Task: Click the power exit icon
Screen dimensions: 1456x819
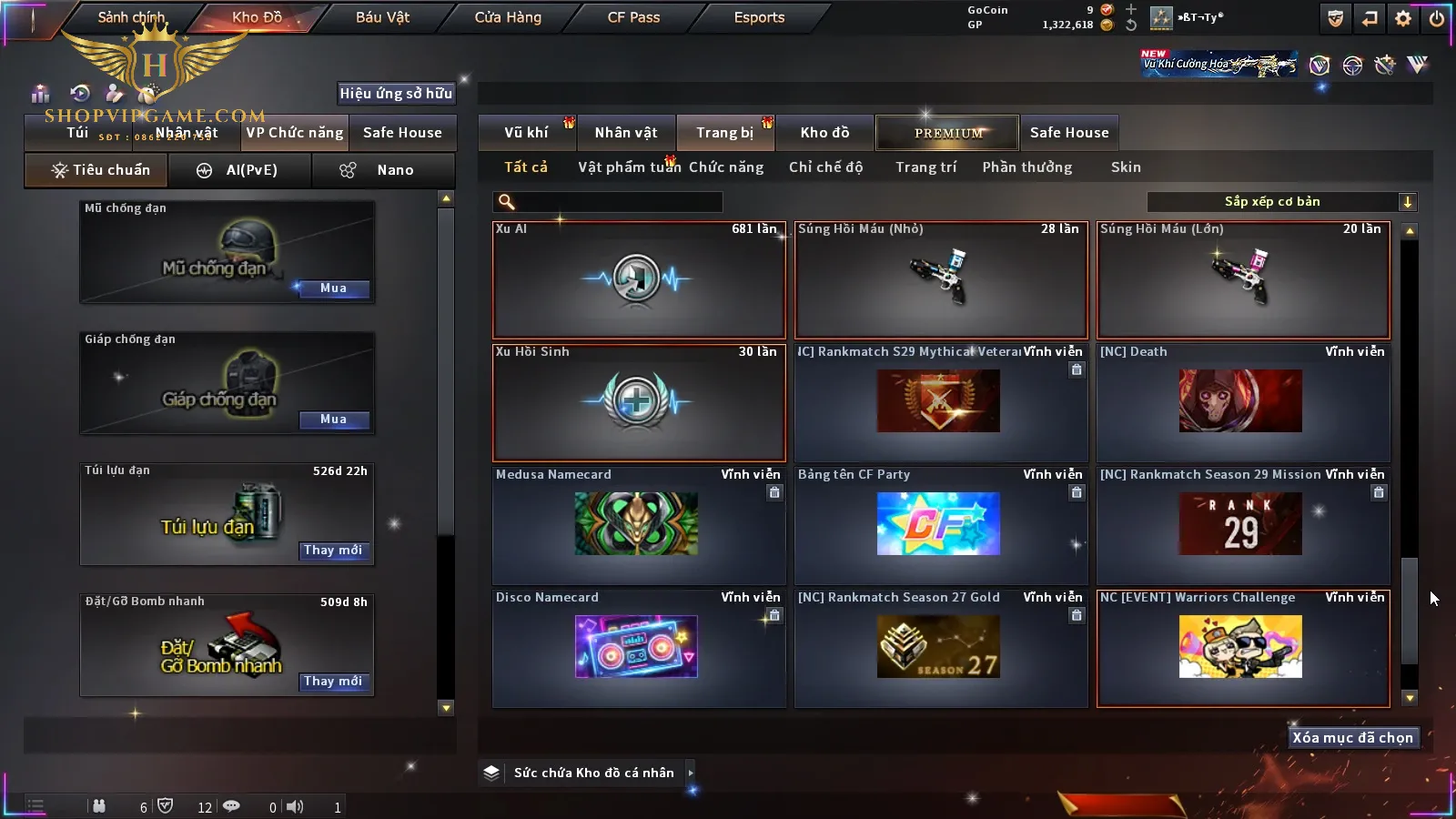Action: click(x=1436, y=18)
